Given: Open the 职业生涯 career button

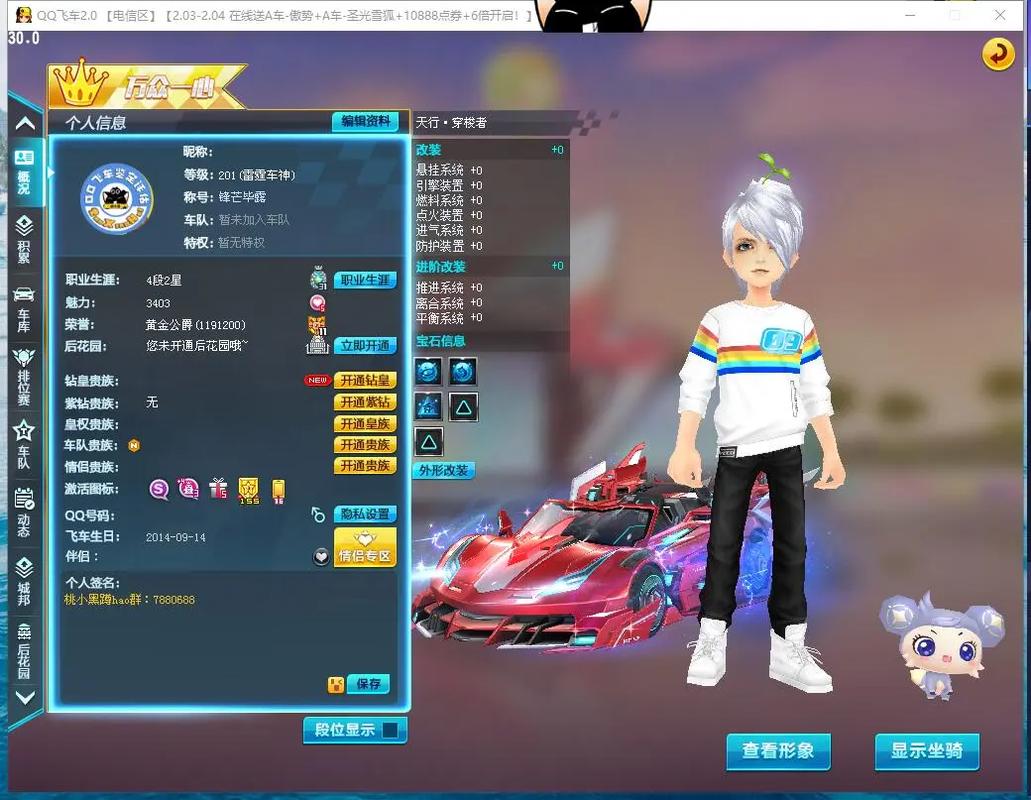Looking at the screenshot, I should pos(365,280).
